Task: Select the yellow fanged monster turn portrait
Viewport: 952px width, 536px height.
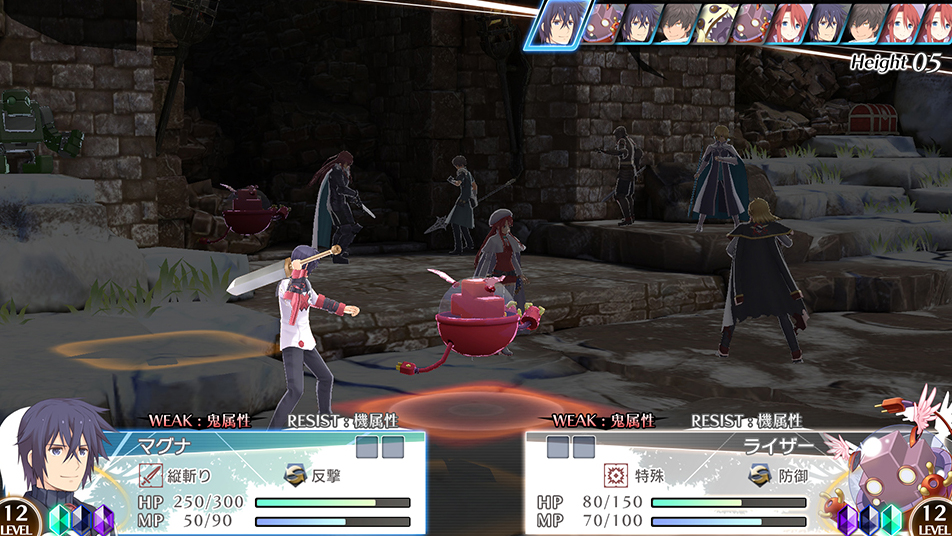Action: (715, 24)
